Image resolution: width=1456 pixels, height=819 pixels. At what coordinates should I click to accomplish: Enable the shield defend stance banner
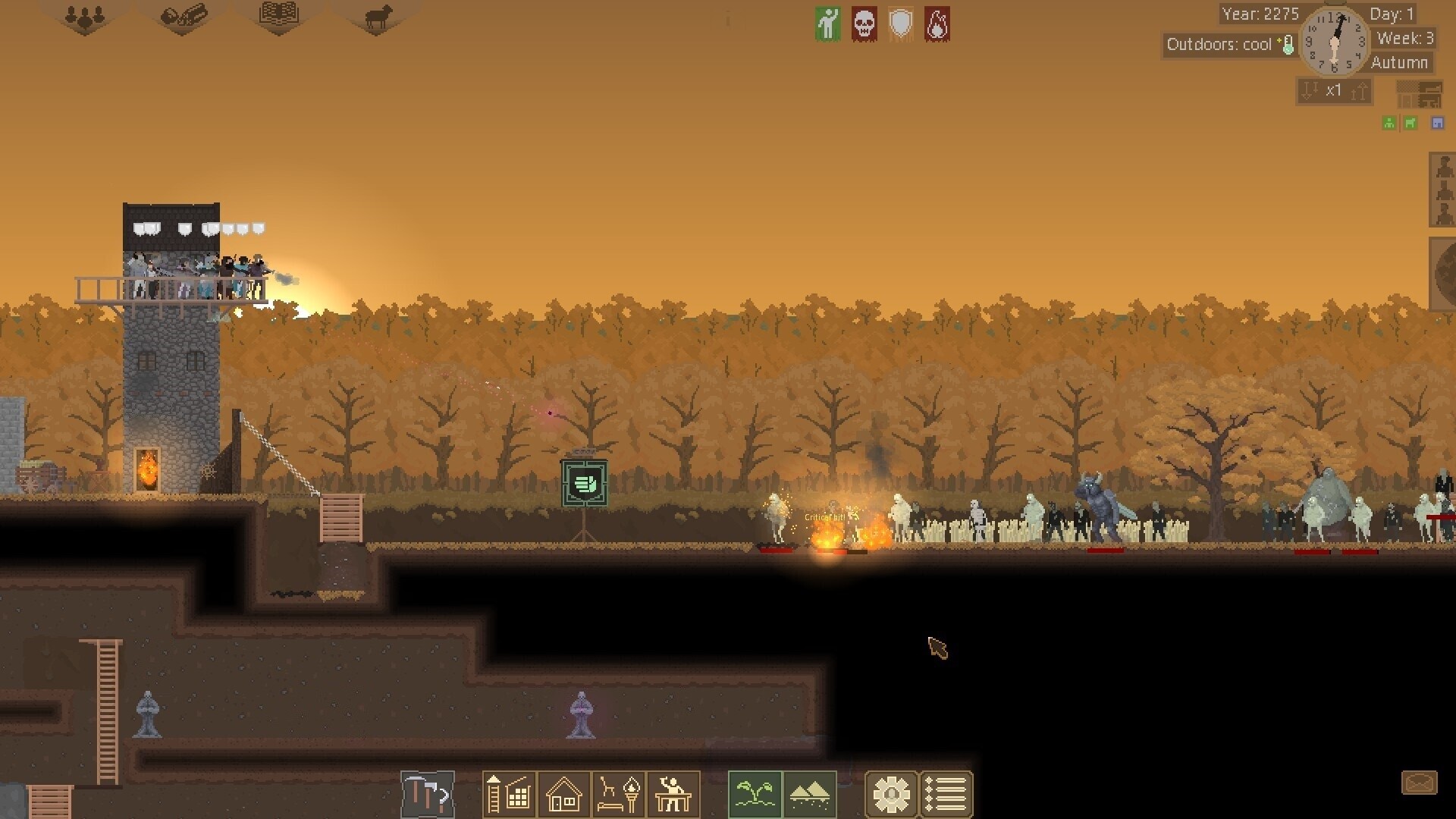[x=902, y=24]
